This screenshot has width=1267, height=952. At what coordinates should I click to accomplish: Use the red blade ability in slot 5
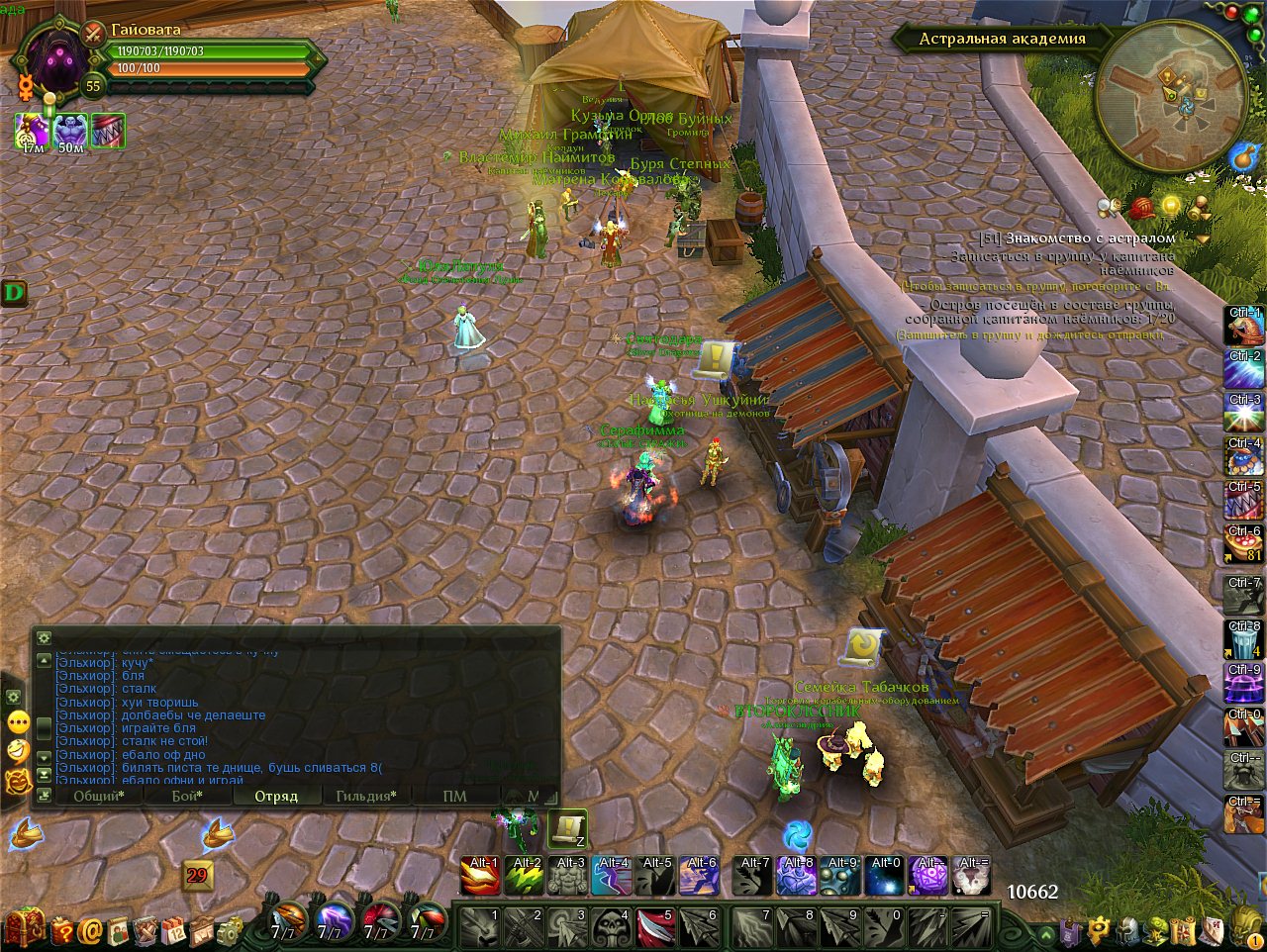pyautogui.click(x=654, y=927)
